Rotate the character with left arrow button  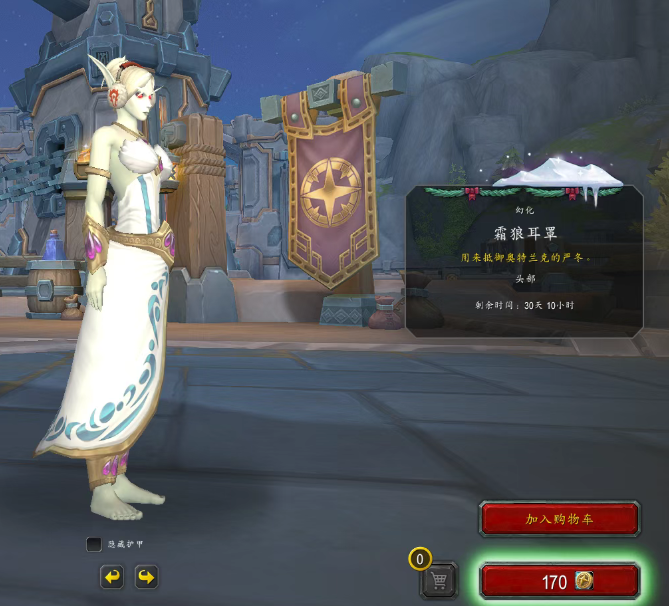pos(112,577)
